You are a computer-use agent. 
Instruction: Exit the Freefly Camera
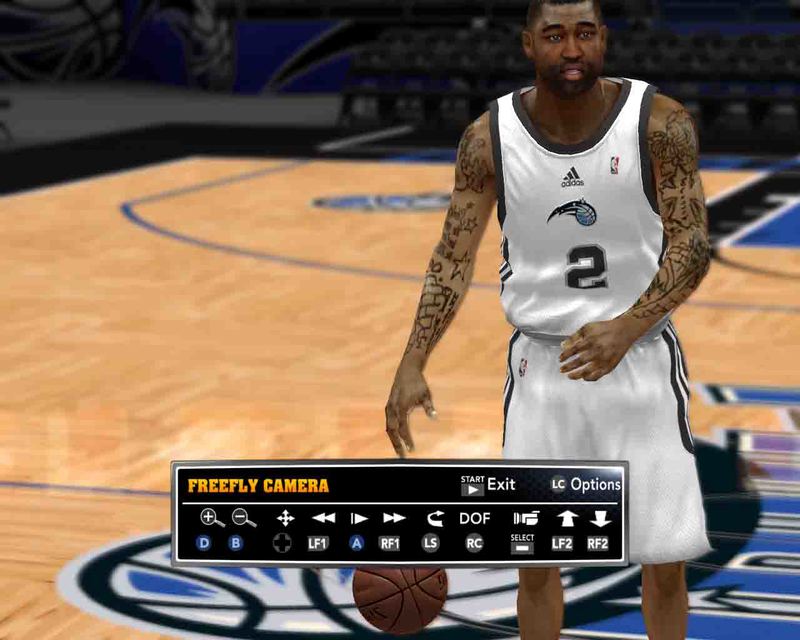tap(489, 485)
